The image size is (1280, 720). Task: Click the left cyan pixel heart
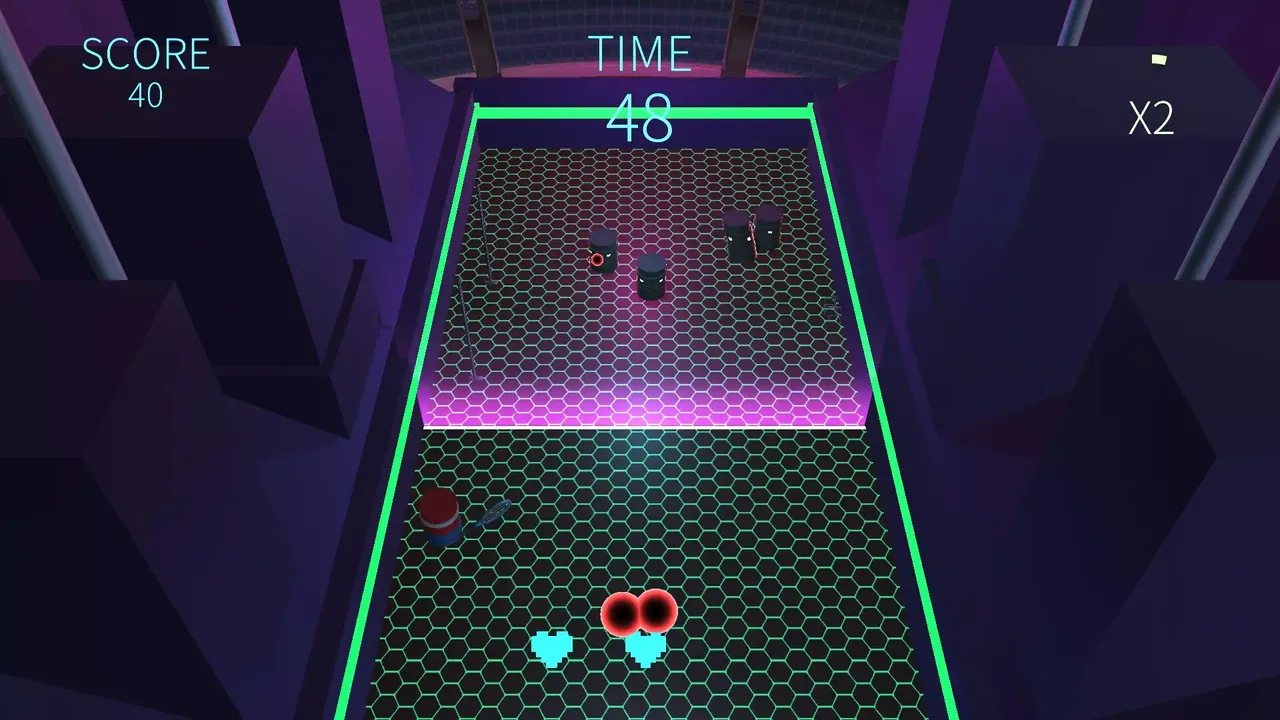click(550, 647)
